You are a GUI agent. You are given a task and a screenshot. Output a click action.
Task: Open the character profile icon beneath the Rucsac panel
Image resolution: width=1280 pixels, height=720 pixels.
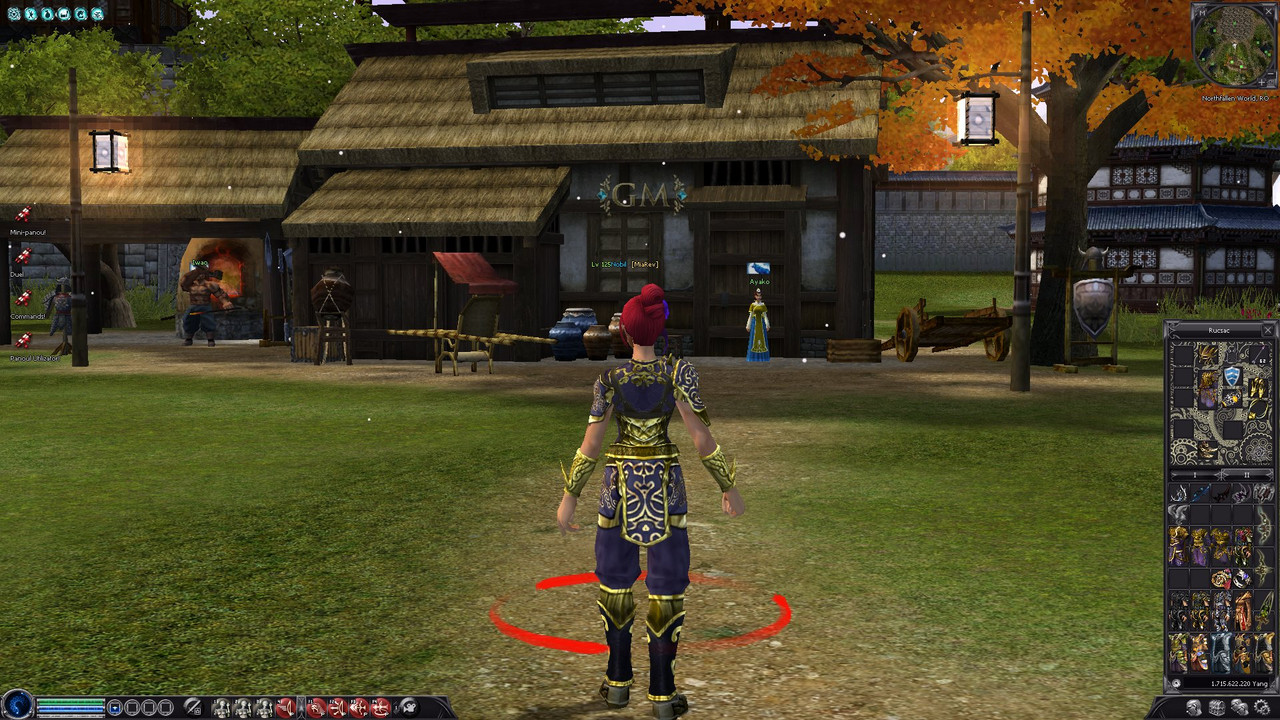1192,707
